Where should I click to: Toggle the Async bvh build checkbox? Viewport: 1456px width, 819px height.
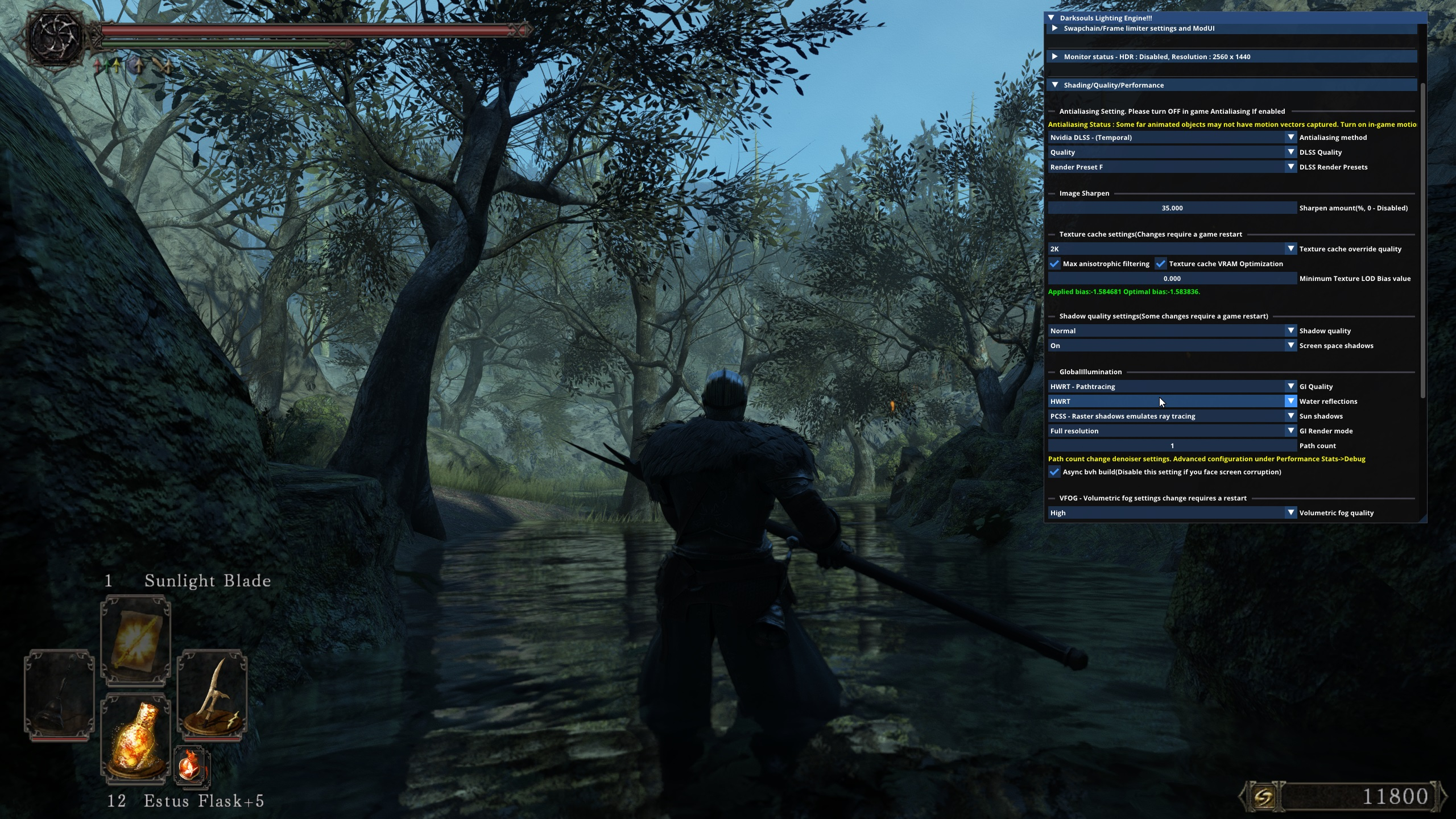pos(1054,472)
